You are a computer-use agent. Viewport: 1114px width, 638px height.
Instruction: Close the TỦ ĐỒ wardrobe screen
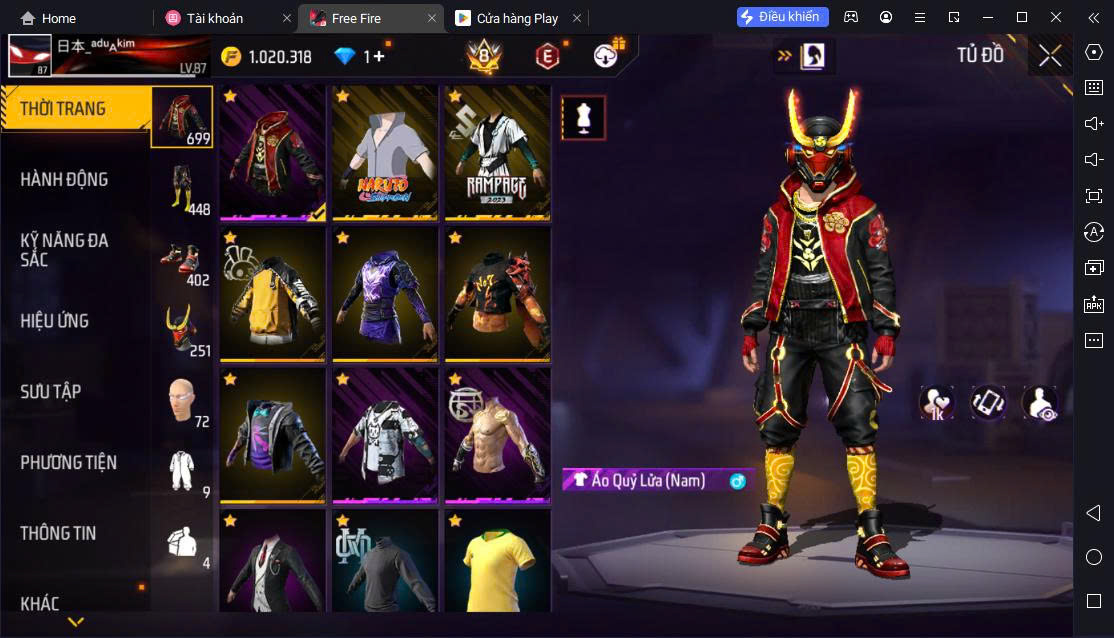coord(1049,56)
